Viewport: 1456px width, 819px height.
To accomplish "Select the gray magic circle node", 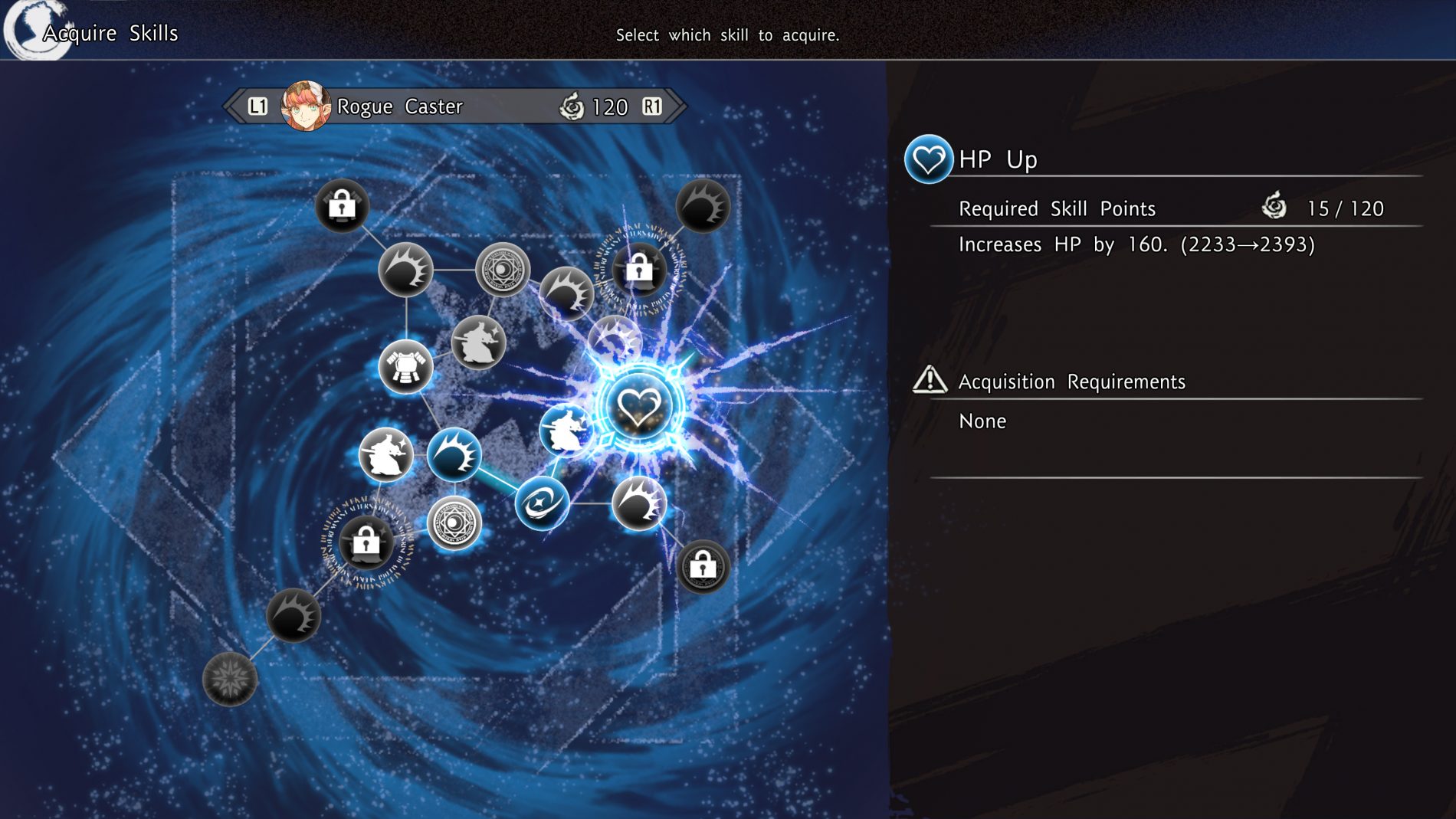I will click(x=503, y=270).
